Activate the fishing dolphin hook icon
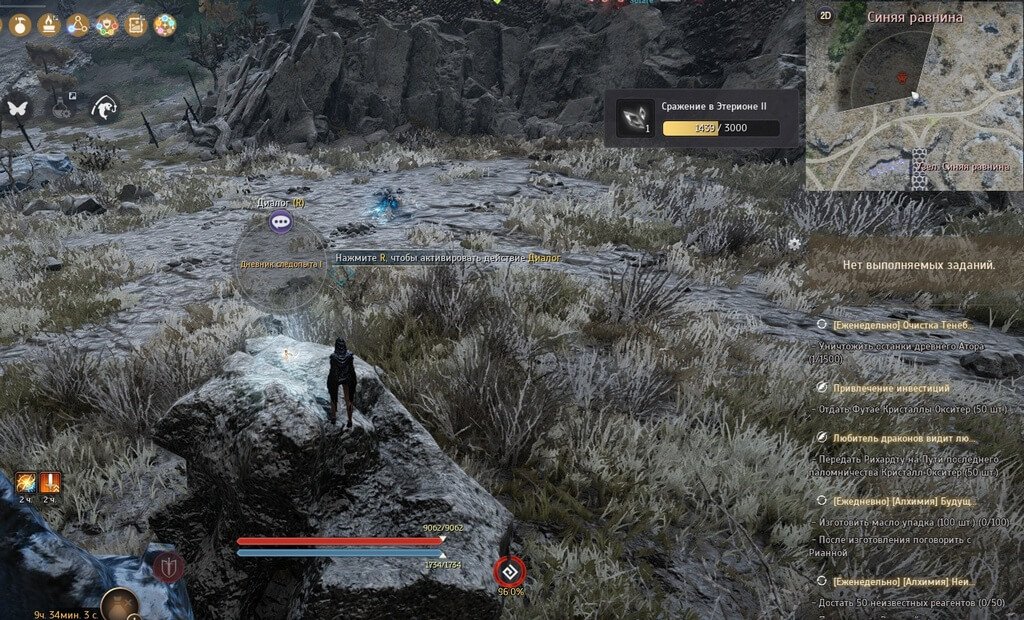 [x=105, y=107]
